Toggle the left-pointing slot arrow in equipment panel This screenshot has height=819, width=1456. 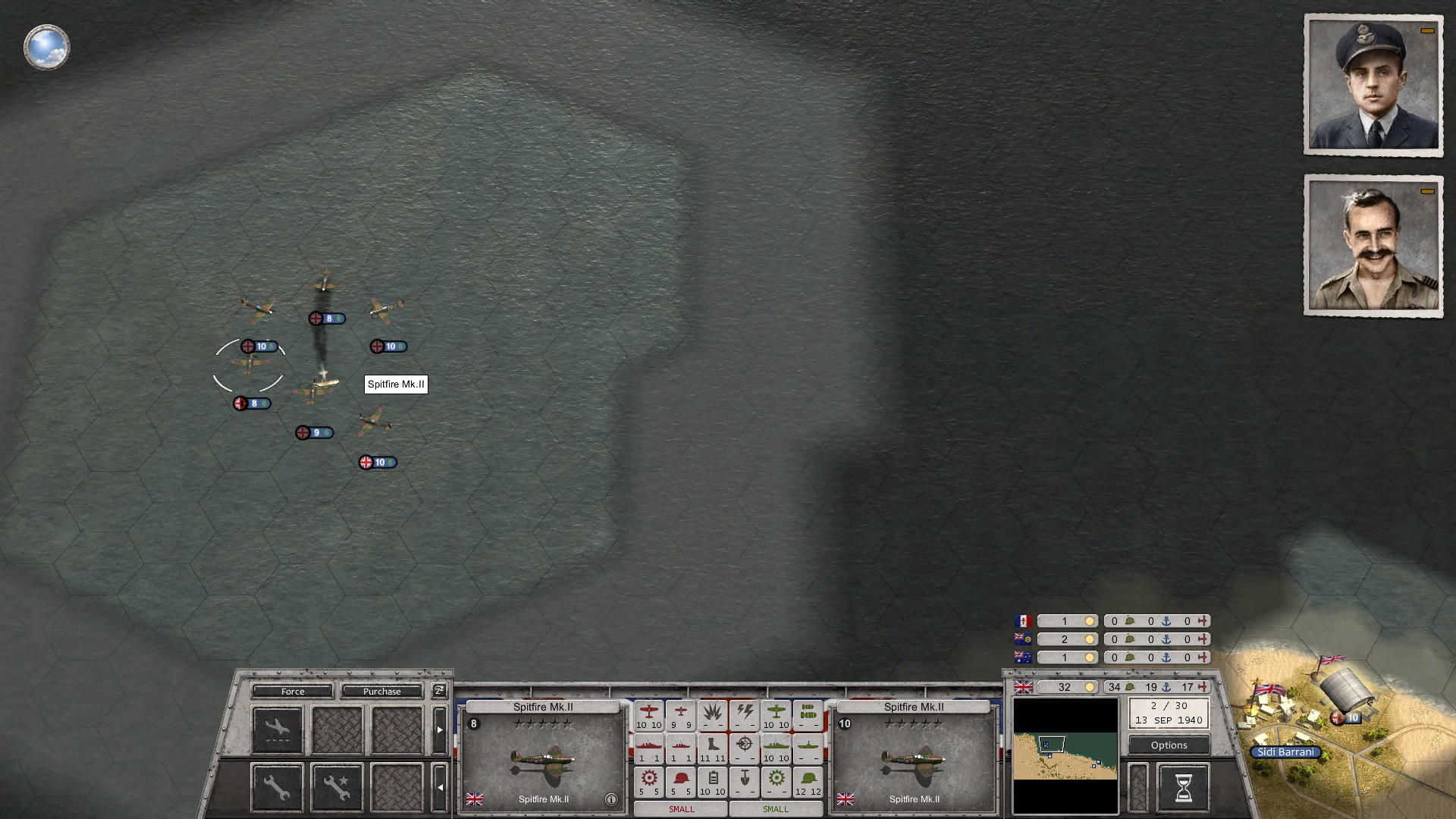[x=440, y=786]
